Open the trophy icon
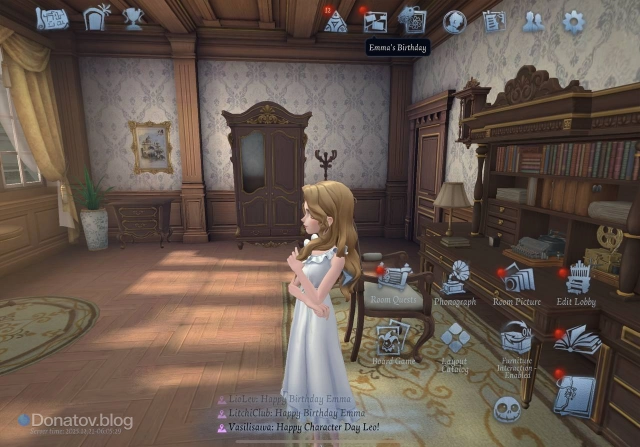640x447 pixels. pyautogui.click(x=132, y=18)
